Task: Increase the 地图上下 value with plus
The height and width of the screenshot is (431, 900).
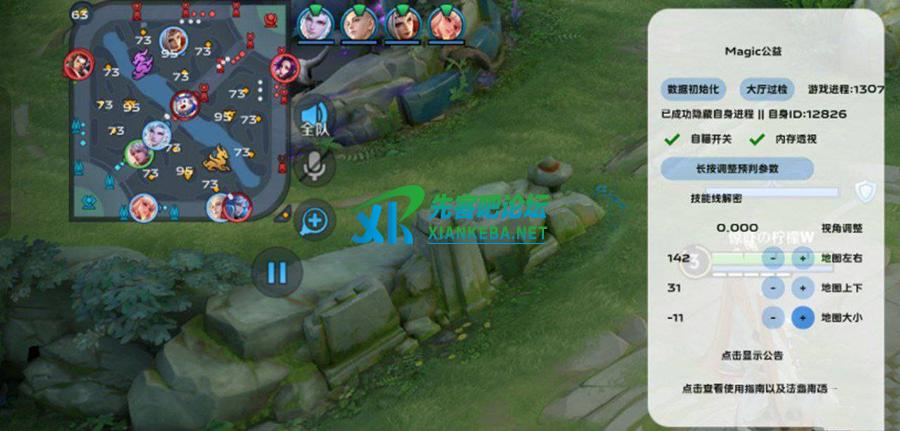Action: point(801,288)
